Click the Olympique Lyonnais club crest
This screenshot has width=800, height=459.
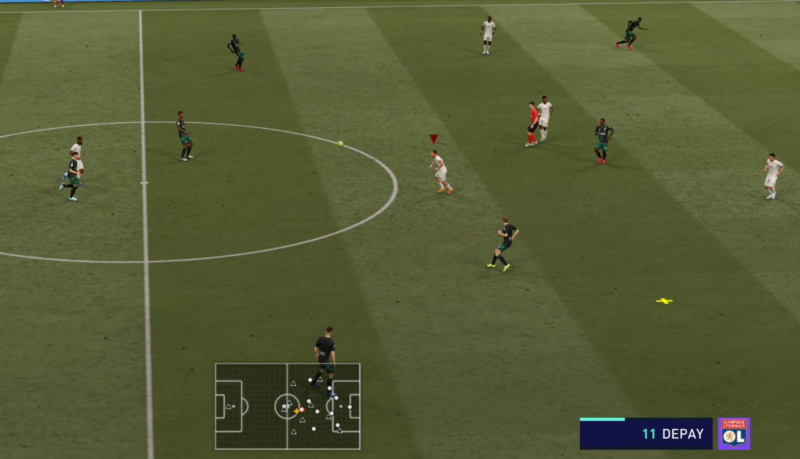click(734, 434)
